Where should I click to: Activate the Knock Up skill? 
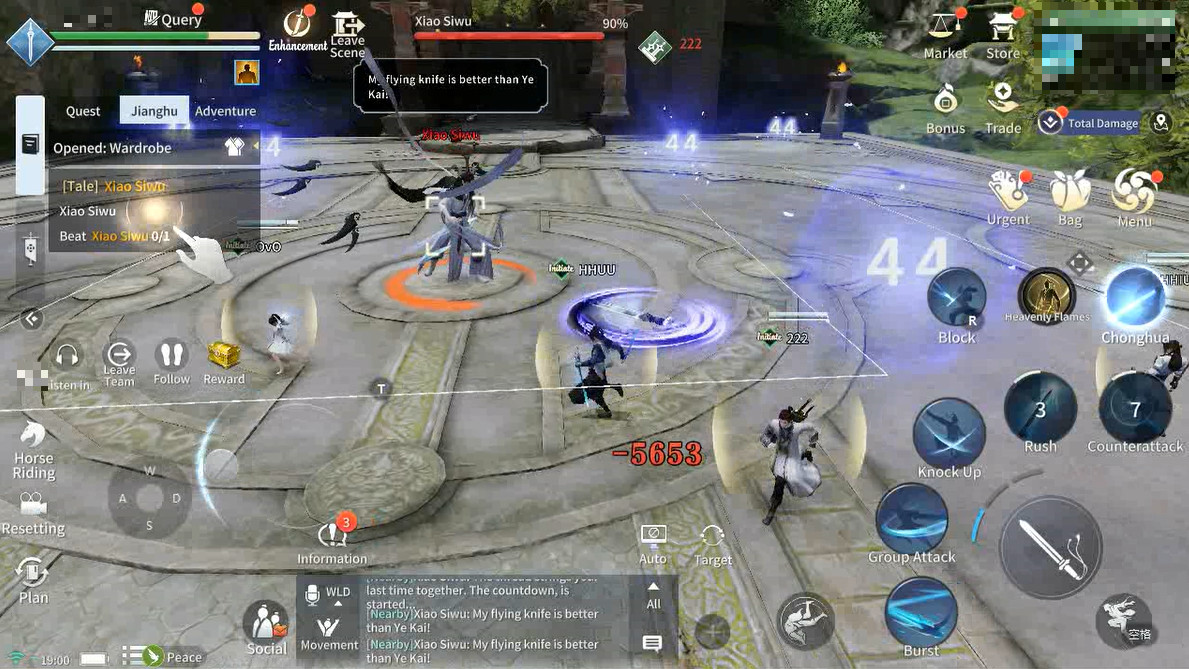949,431
